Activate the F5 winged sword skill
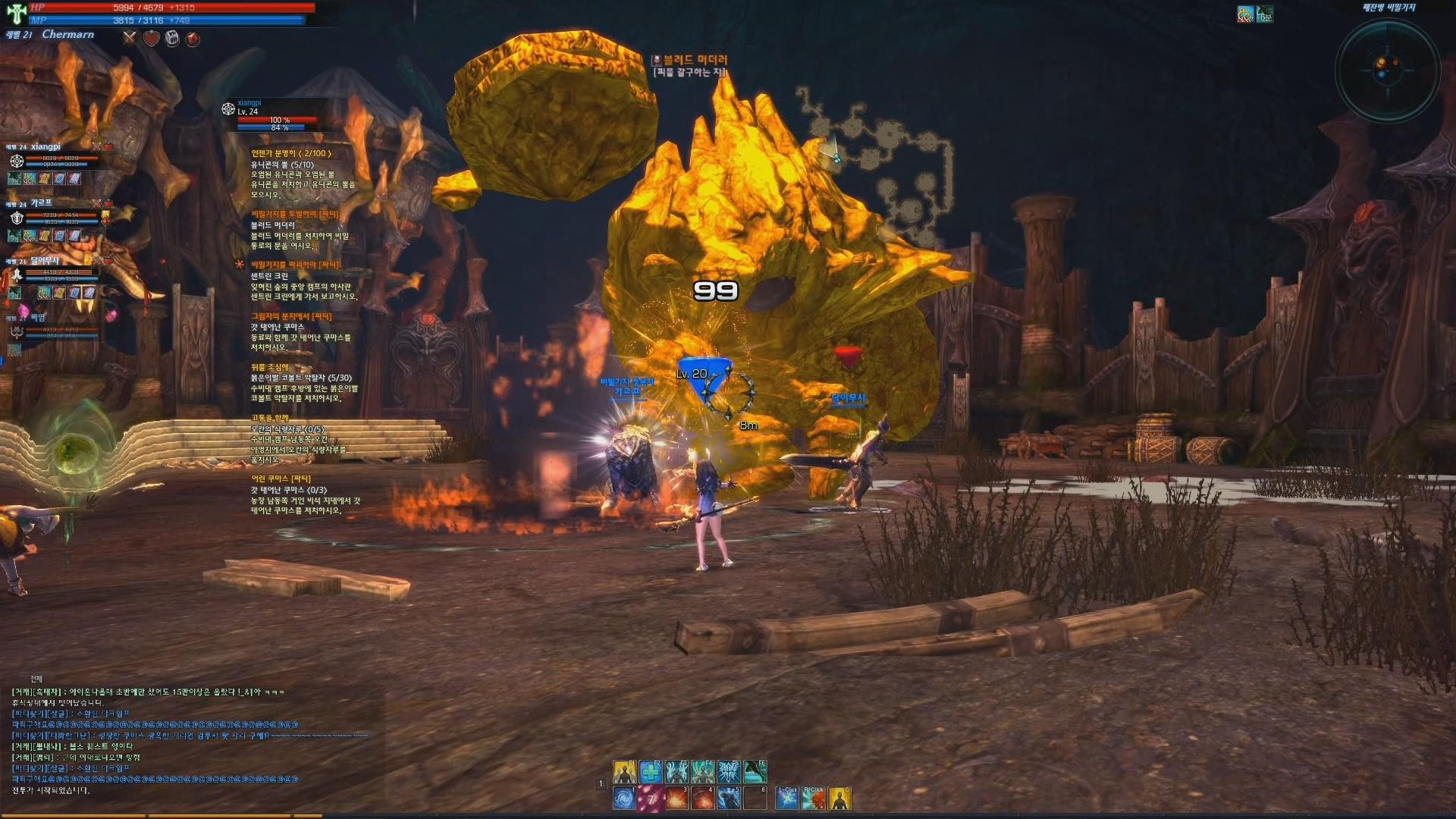Image resolution: width=1456 pixels, height=819 pixels. point(729,772)
